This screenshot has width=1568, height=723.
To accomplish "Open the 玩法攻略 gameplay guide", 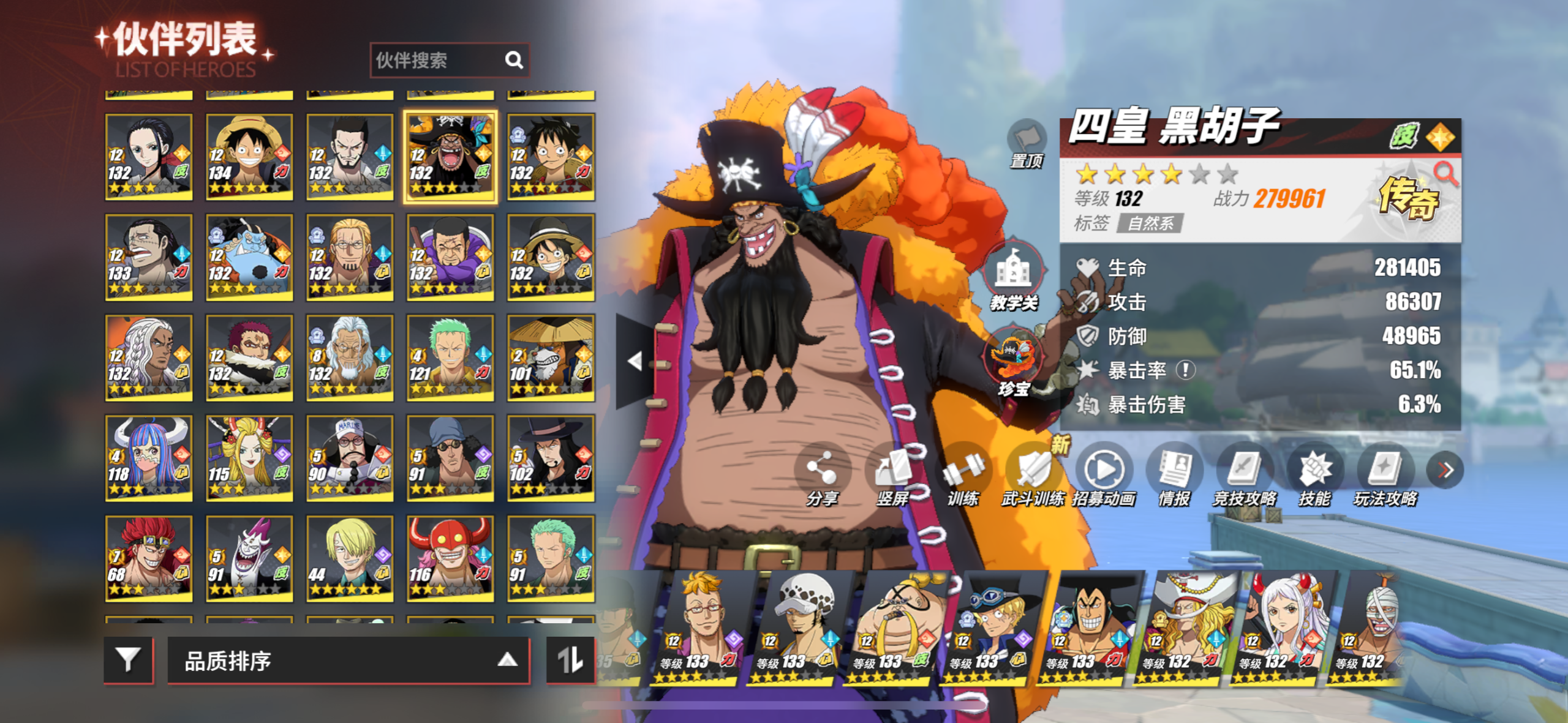I will pos(1385,474).
